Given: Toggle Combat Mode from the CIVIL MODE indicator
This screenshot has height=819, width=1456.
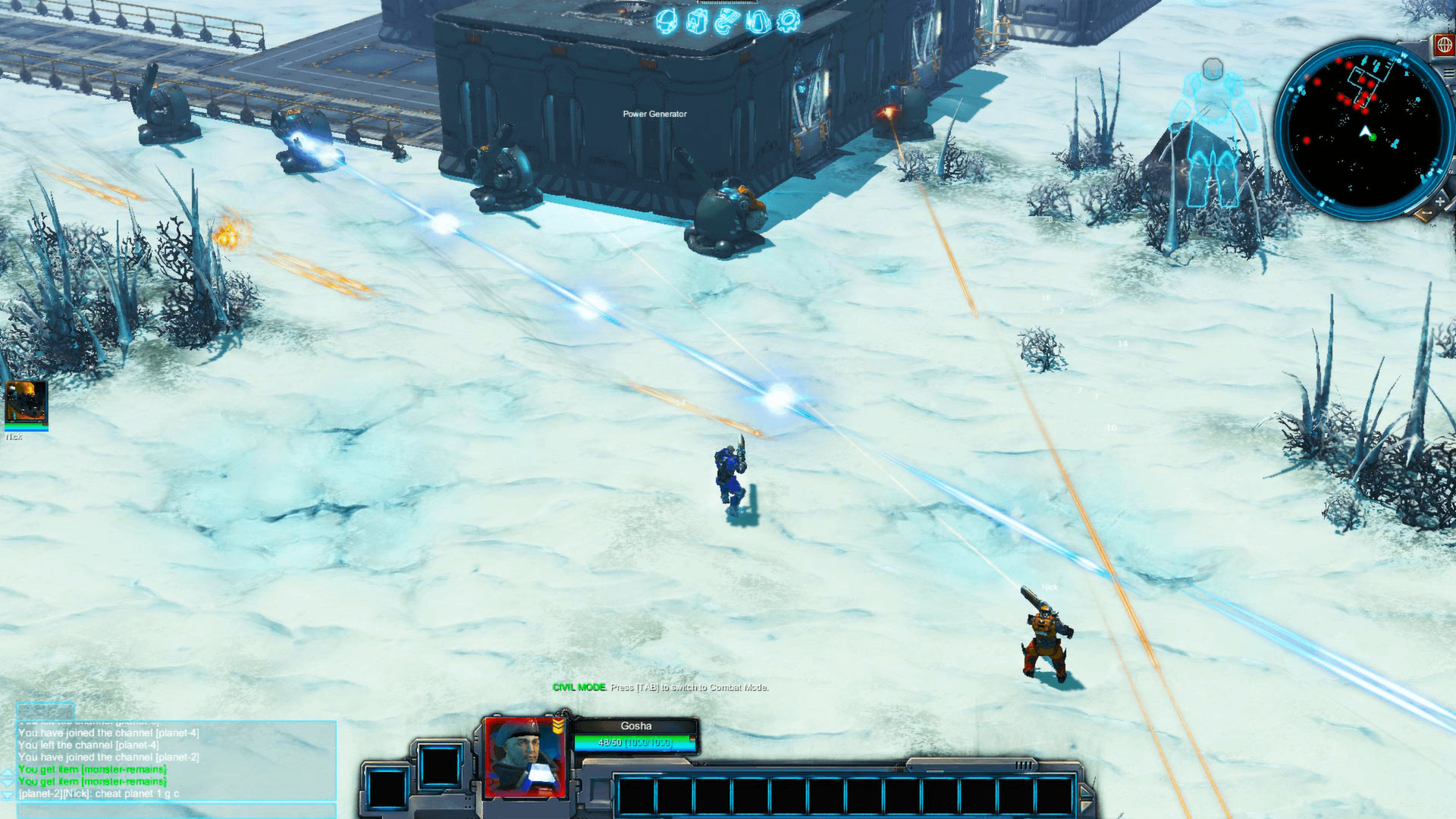Looking at the screenshot, I should (x=580, y=689).
